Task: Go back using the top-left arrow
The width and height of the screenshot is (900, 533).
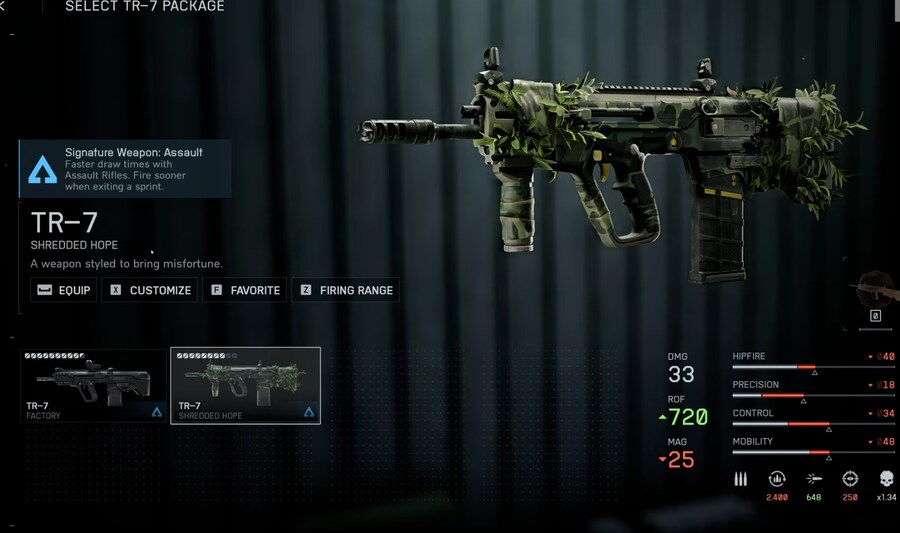Action: pyautogui.click(x=4, y=7)
